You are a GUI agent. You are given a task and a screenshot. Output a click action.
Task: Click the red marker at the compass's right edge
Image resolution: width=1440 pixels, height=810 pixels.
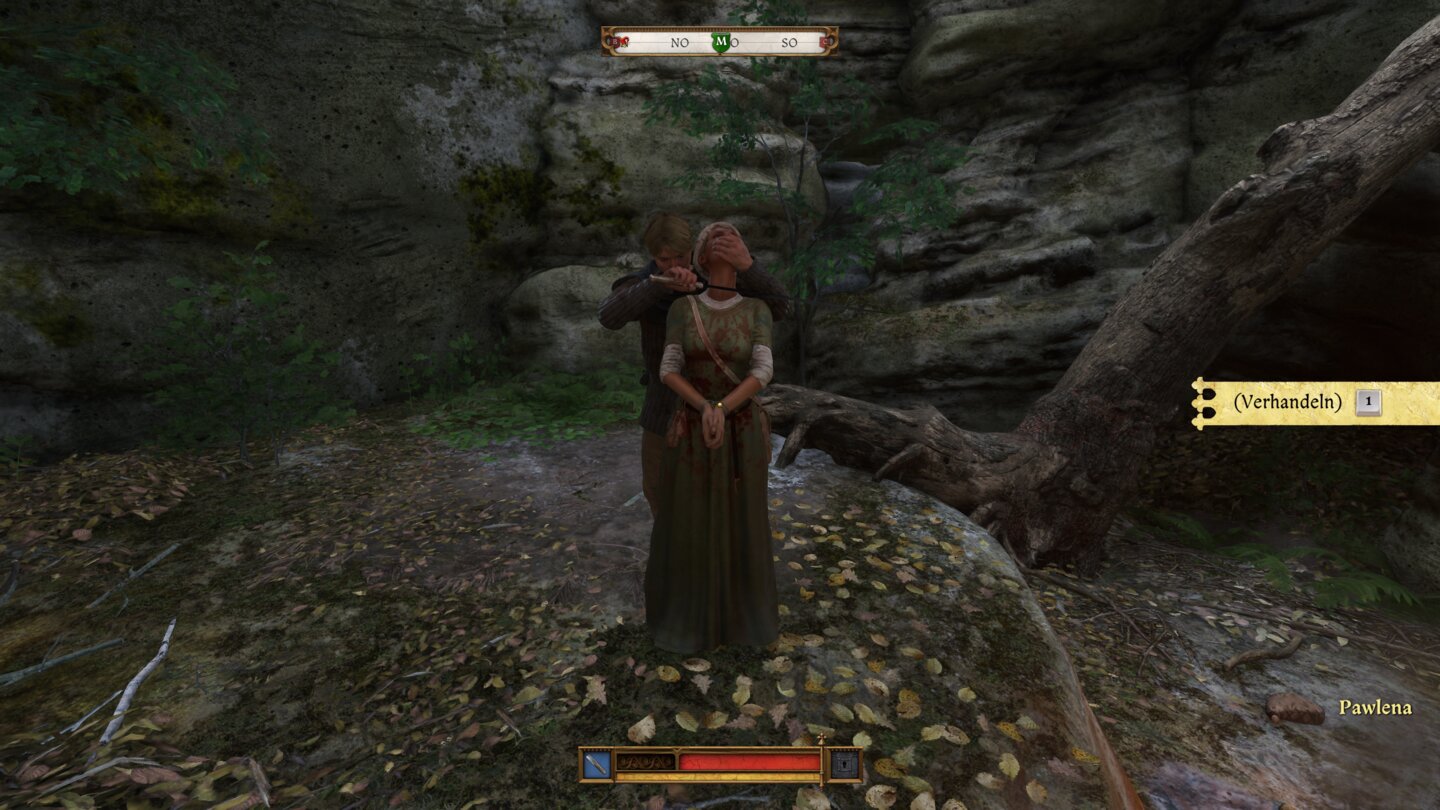(x=826, y=42)
